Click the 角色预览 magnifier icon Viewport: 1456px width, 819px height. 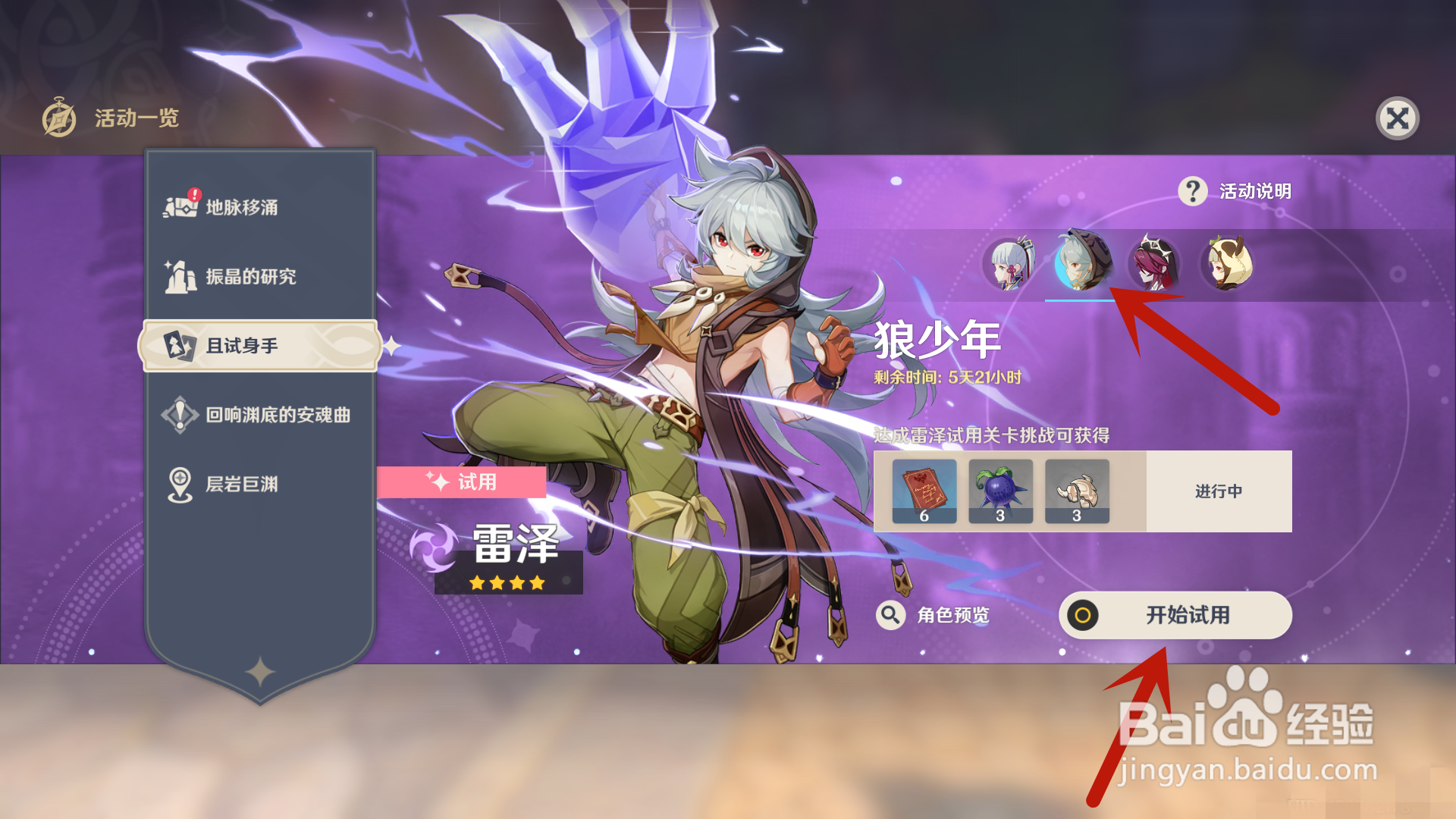(x=890, y=615)
